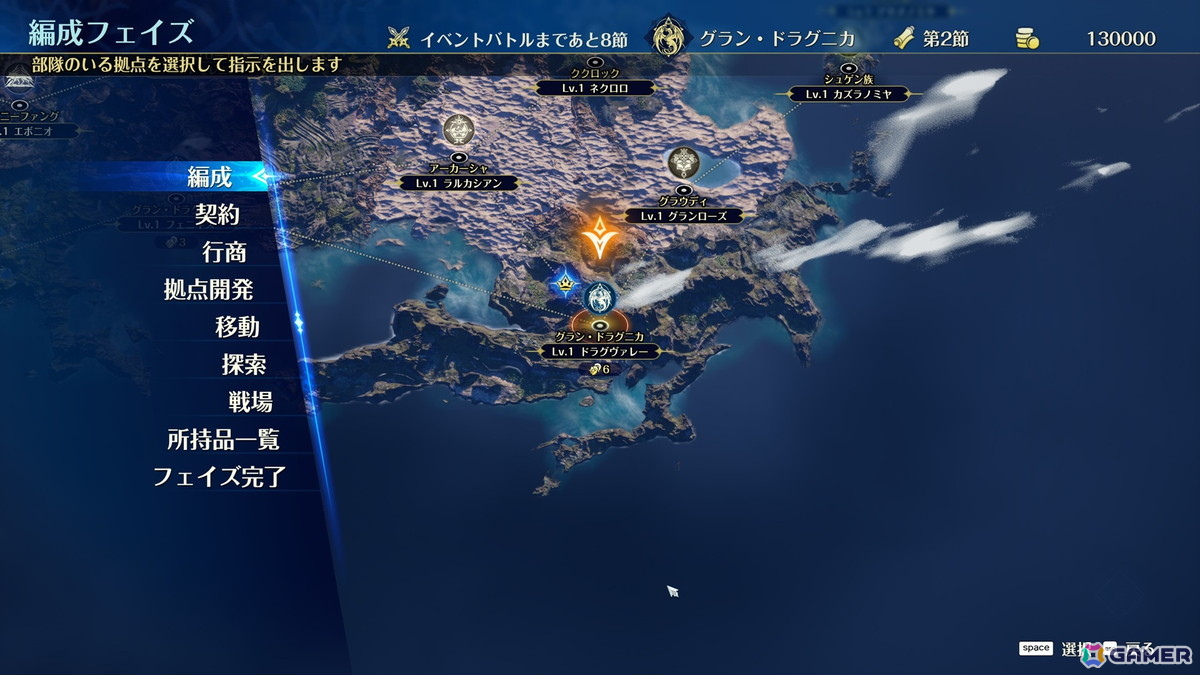Click the グラウディ lion crest icon

(x=683, y=161)
